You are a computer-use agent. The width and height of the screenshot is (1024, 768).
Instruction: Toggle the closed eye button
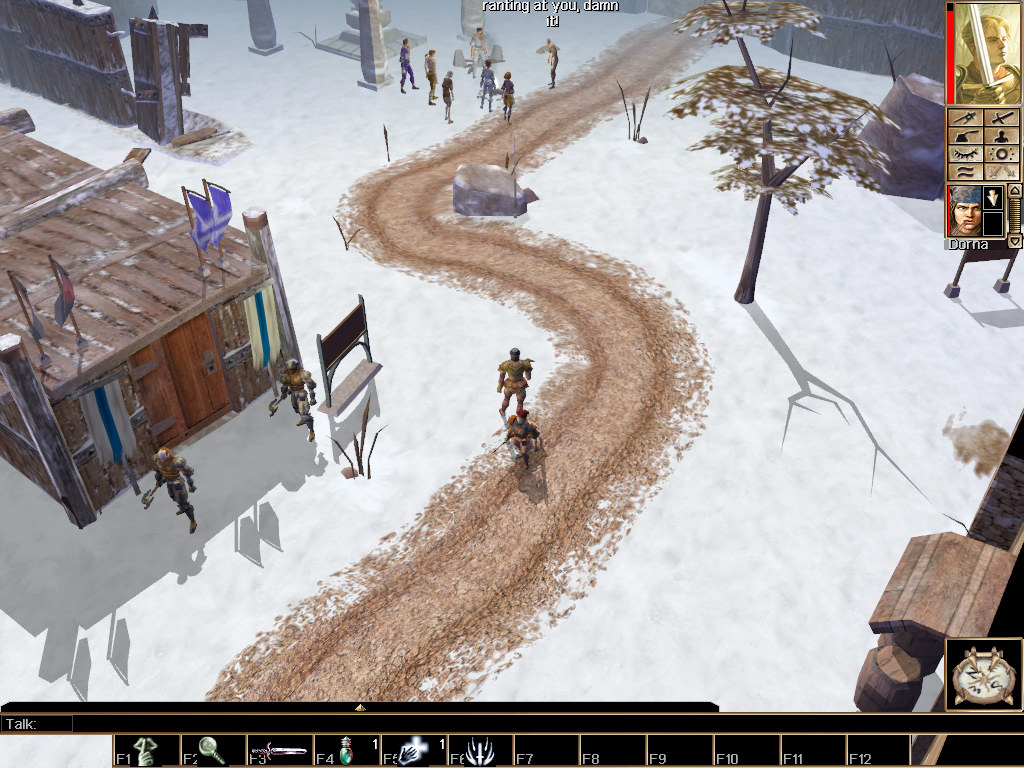(965, 154)
